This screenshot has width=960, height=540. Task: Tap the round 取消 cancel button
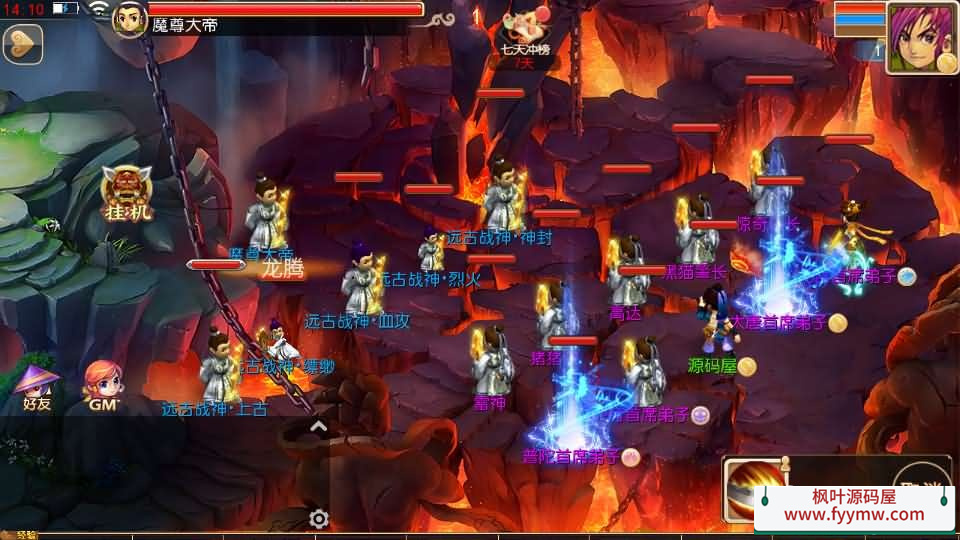click(921, 479)
